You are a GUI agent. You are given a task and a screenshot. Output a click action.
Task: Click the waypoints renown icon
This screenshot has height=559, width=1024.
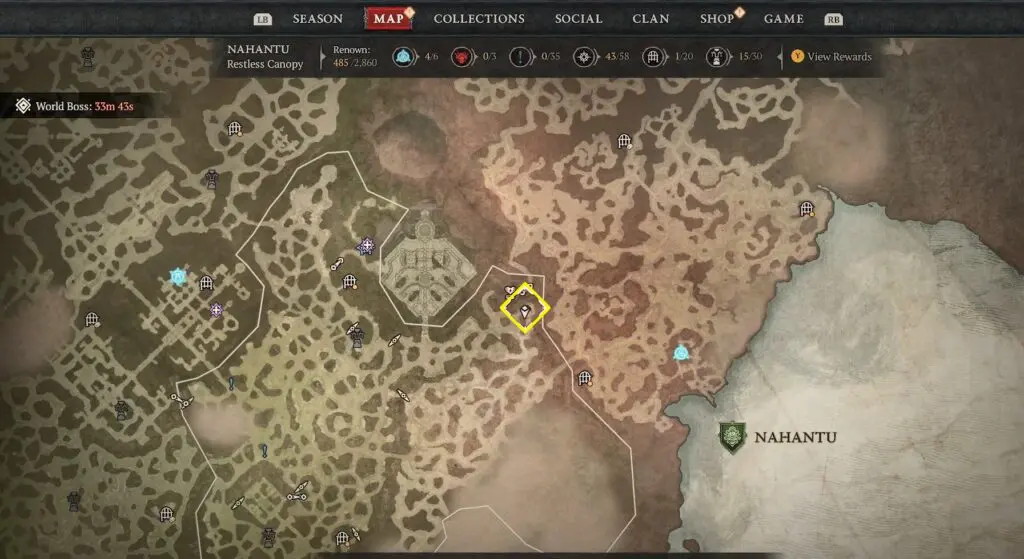click(x=403, y=57)
